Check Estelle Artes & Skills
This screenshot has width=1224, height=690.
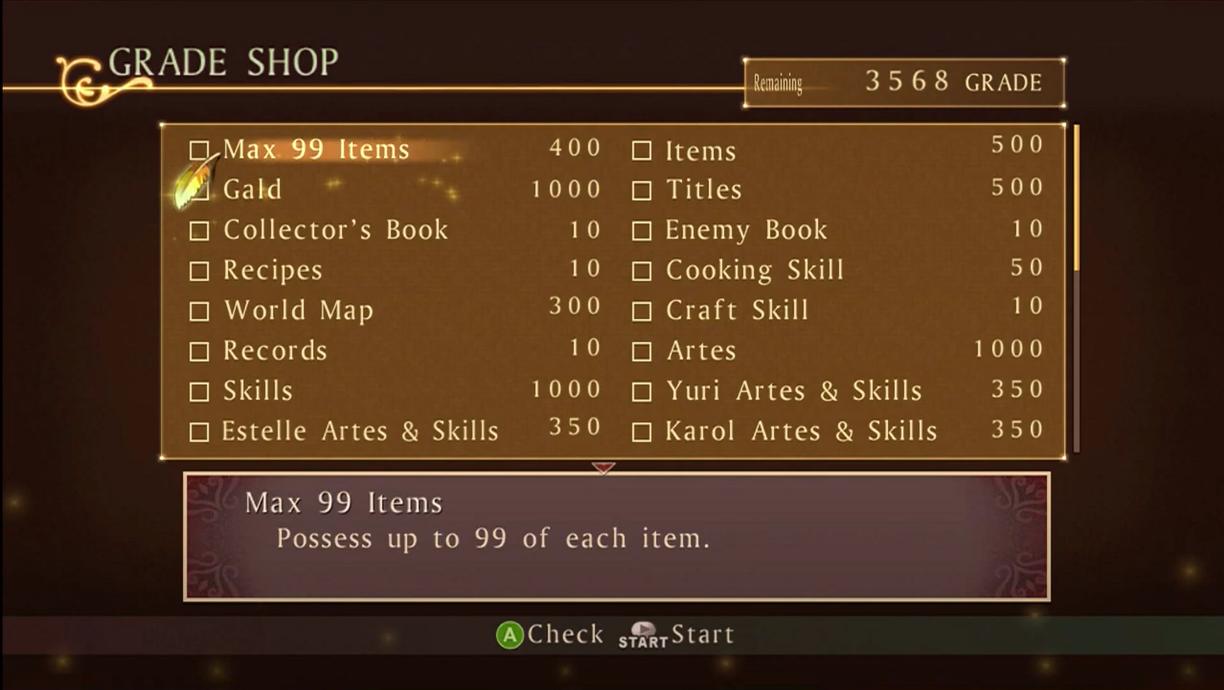coord(200,432)
